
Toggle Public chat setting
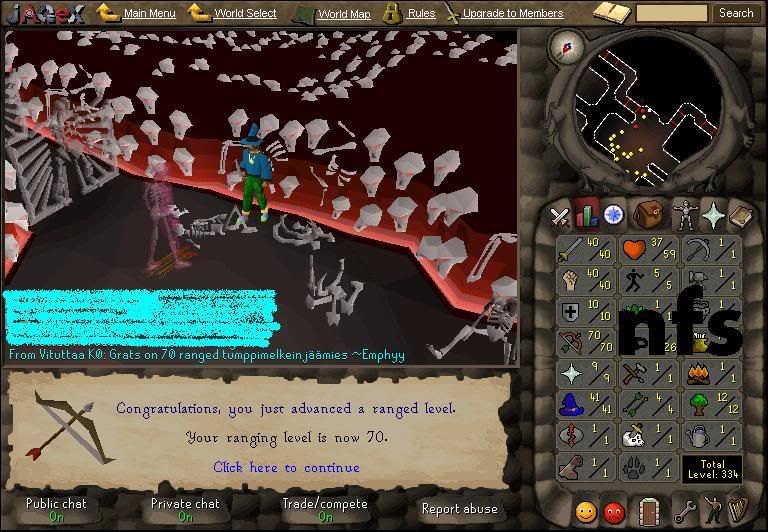click(57, 510)
